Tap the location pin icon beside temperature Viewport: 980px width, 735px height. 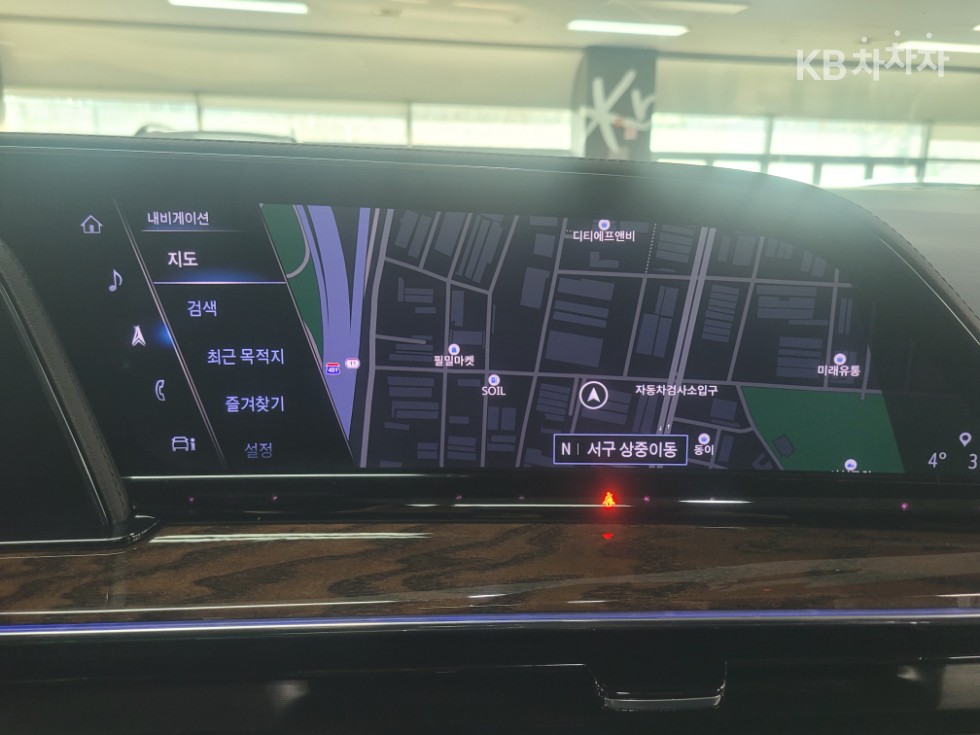pyautogui.click(x=964, y=439)
